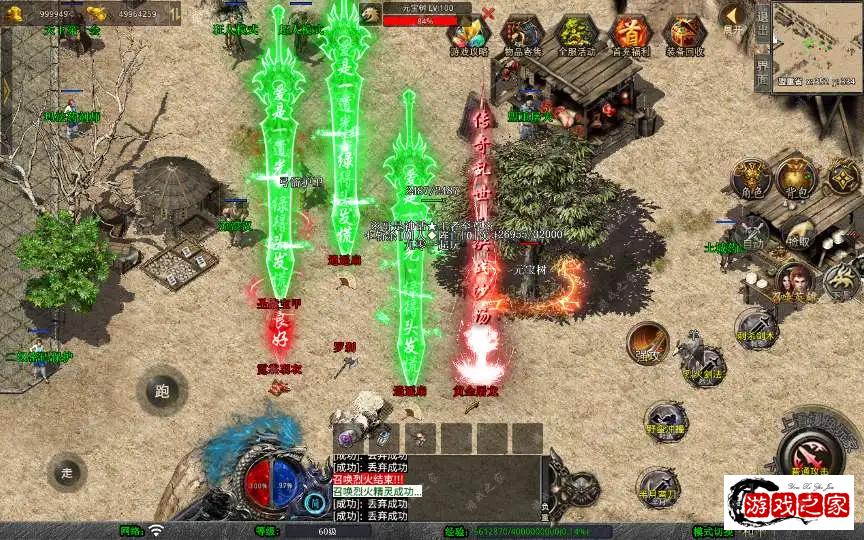Screen dimensions: 864x540
Task: Activate the 野蛮冲撞 savage charge skill
Action: tap(663, 421)
